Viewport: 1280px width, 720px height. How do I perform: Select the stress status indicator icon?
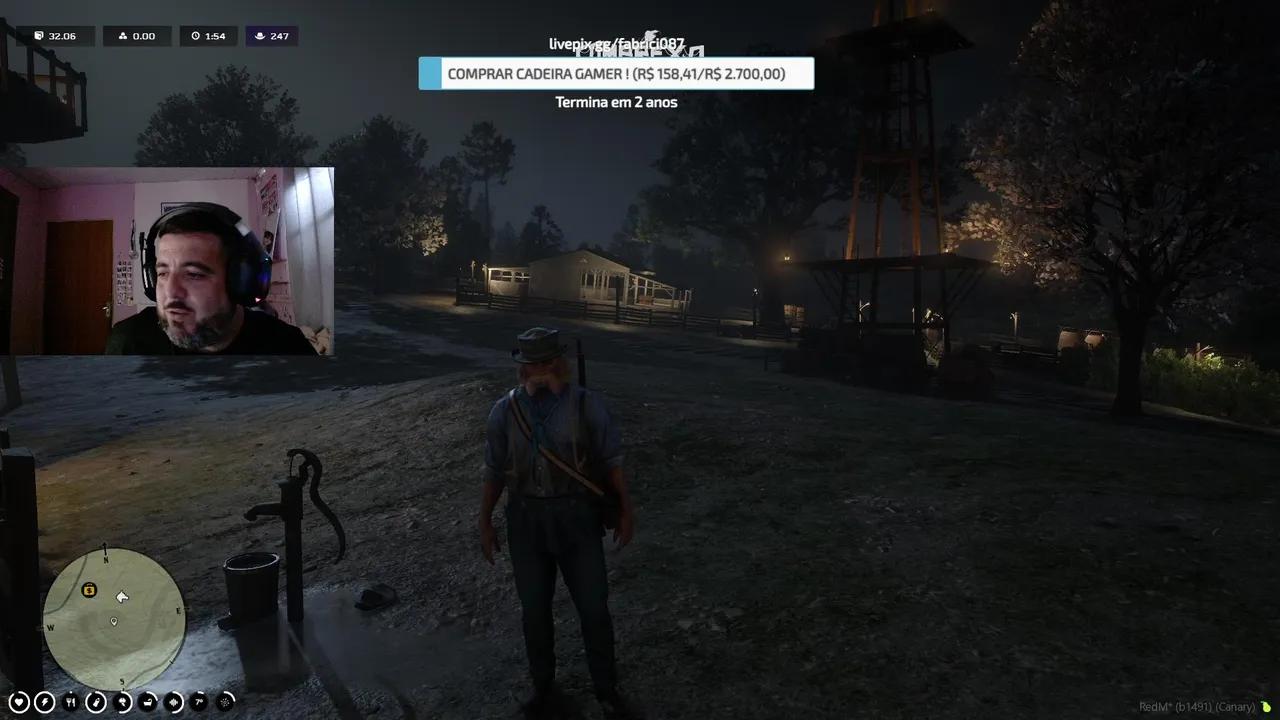(120, 702)
